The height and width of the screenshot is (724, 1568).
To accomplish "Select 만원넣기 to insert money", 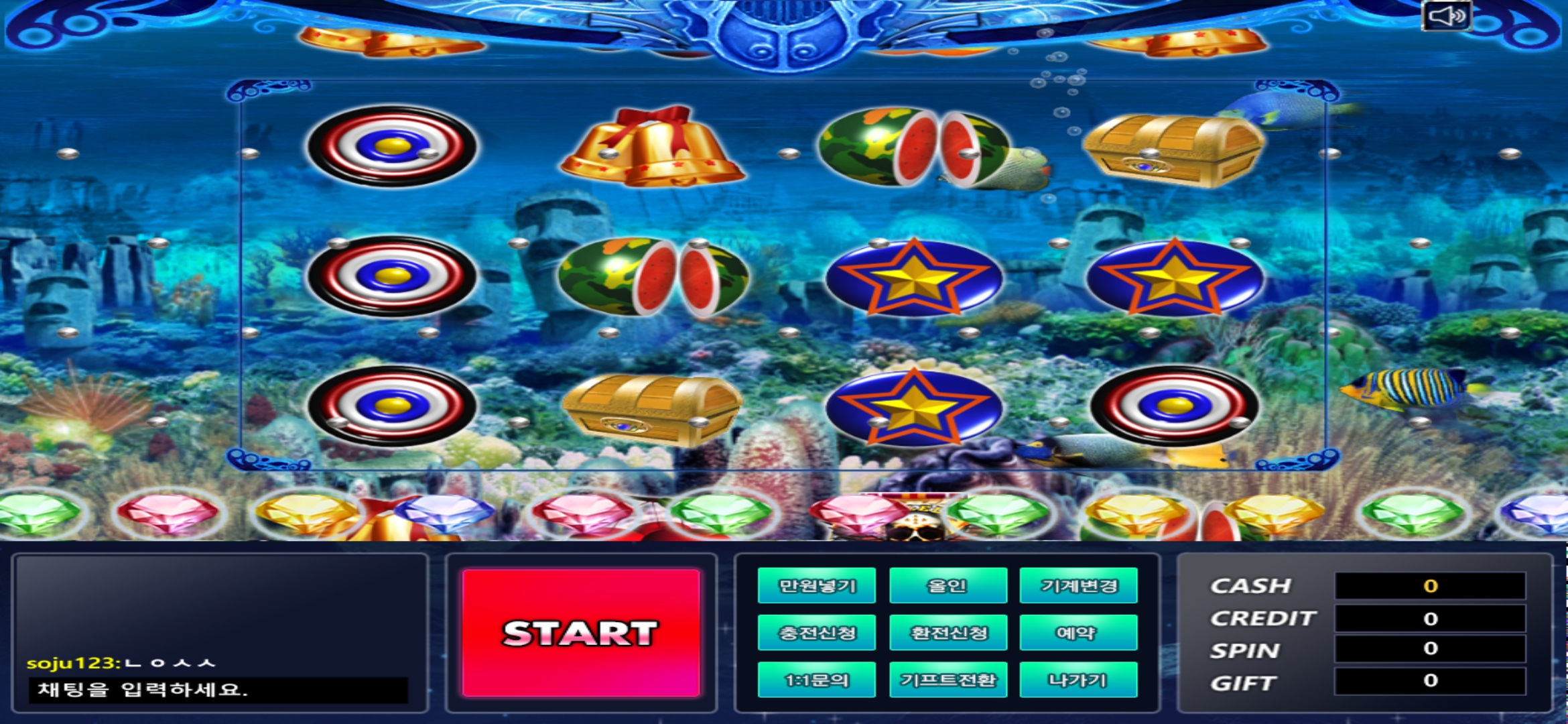I will pyautogui.click(x=816, y=585).
